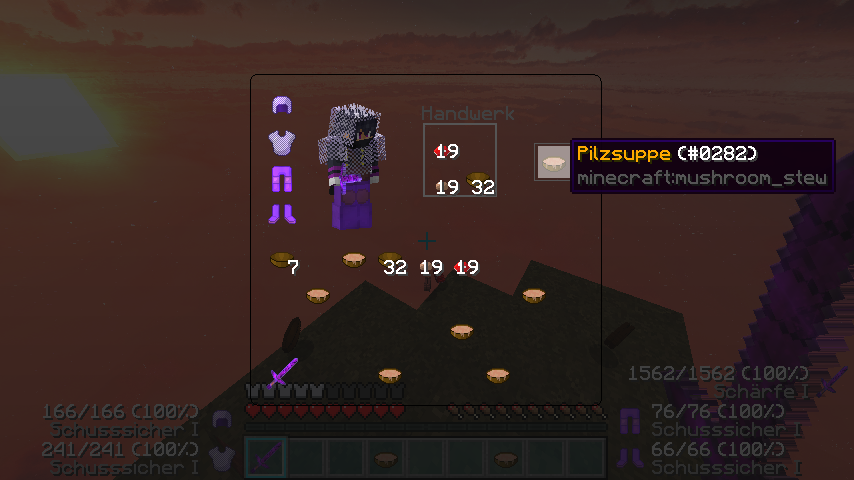Select the chestplate armor slot
854x480 pixels.
[x=281, y=142]
